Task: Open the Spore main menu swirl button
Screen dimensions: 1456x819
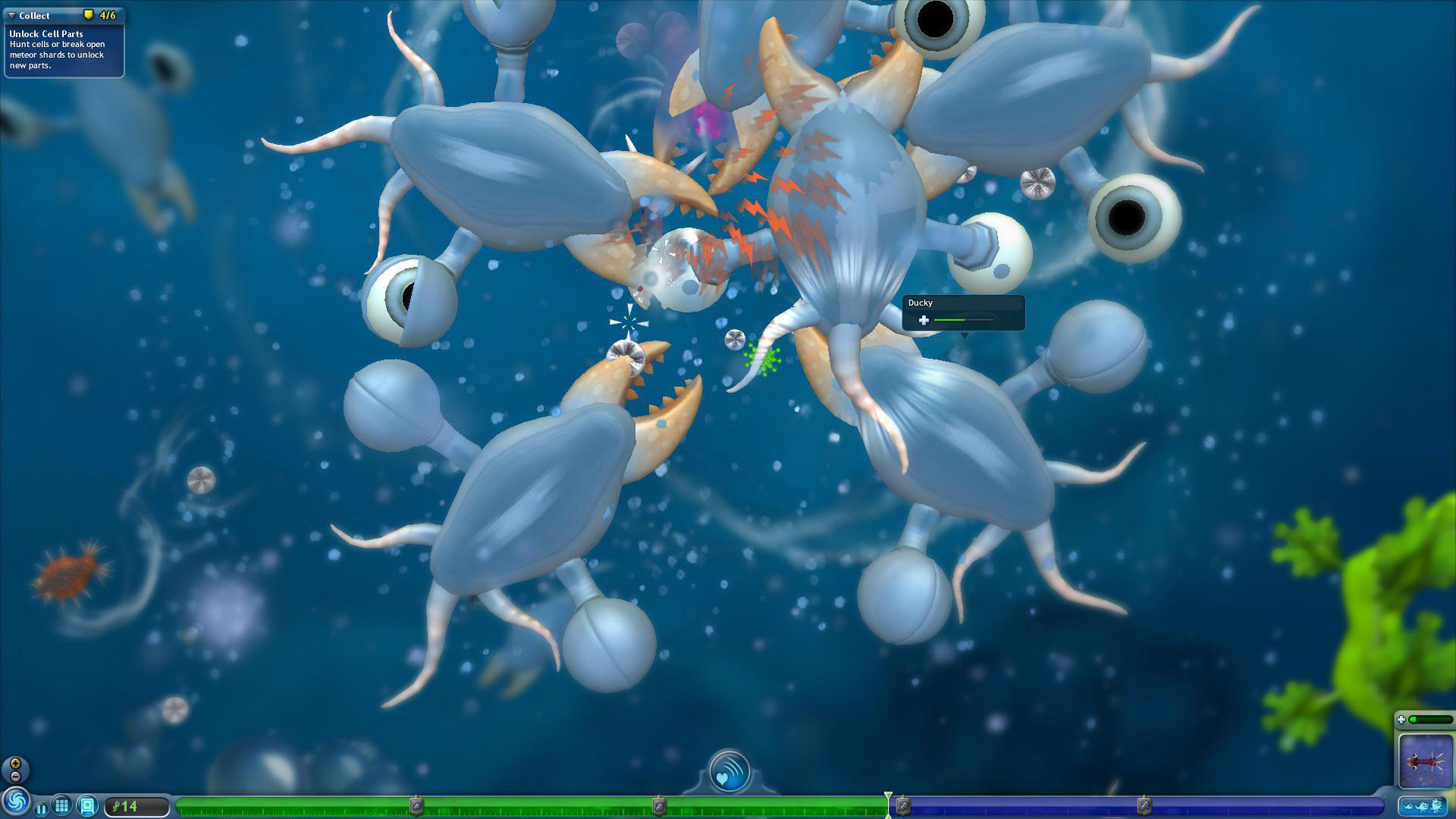Action: tap(16, 802)
